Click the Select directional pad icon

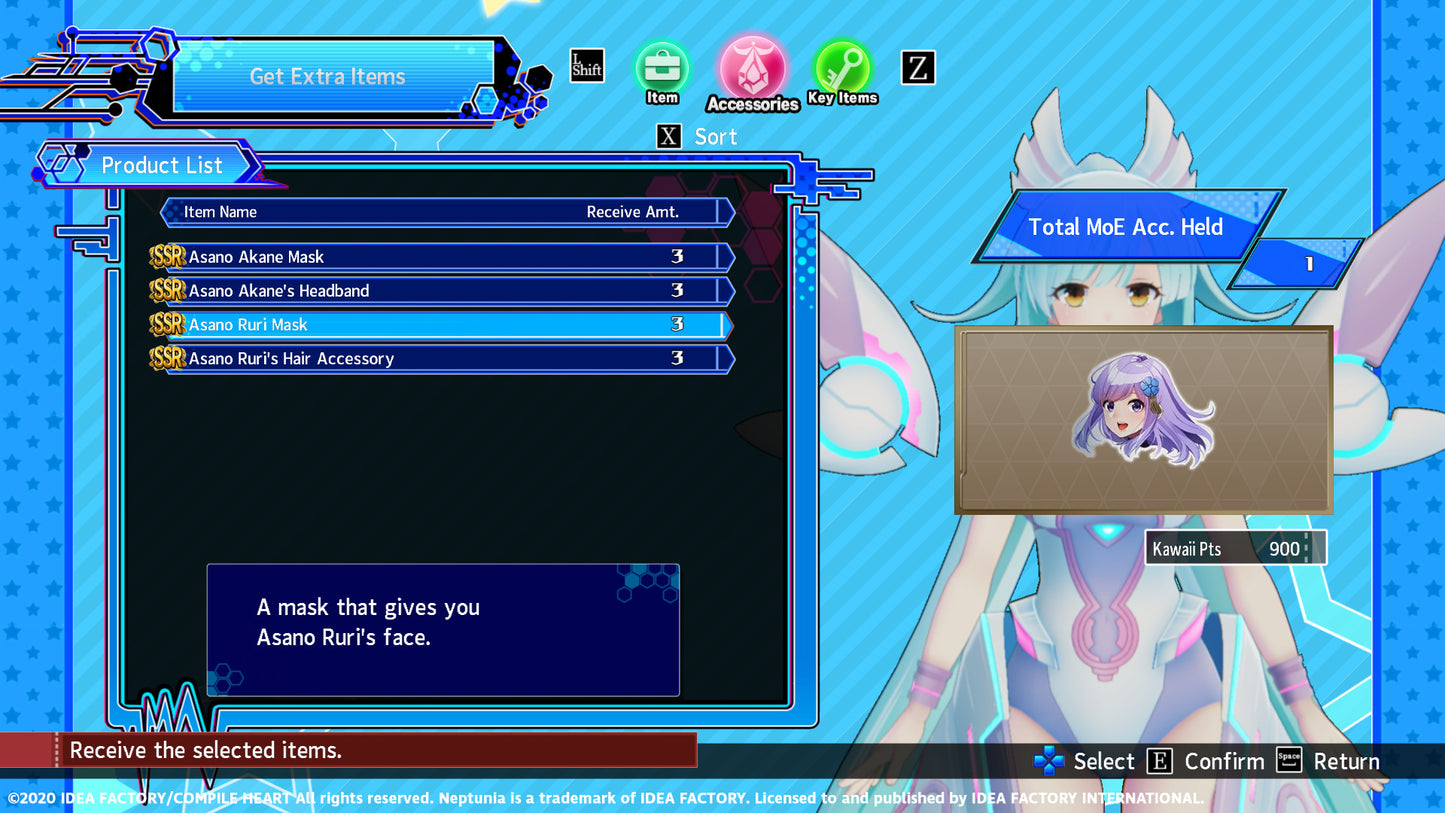point(1047,761)
